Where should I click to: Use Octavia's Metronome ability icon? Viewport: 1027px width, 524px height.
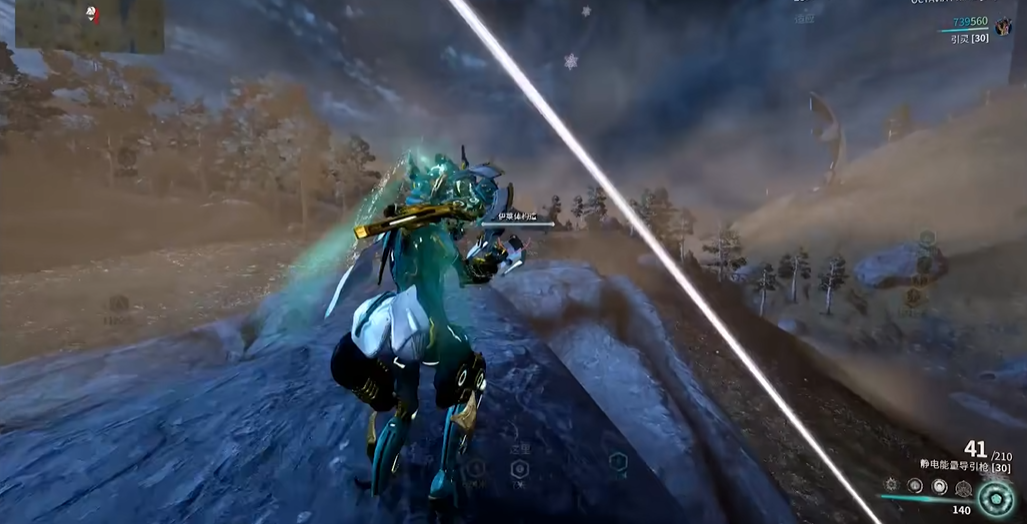point(939,486)
